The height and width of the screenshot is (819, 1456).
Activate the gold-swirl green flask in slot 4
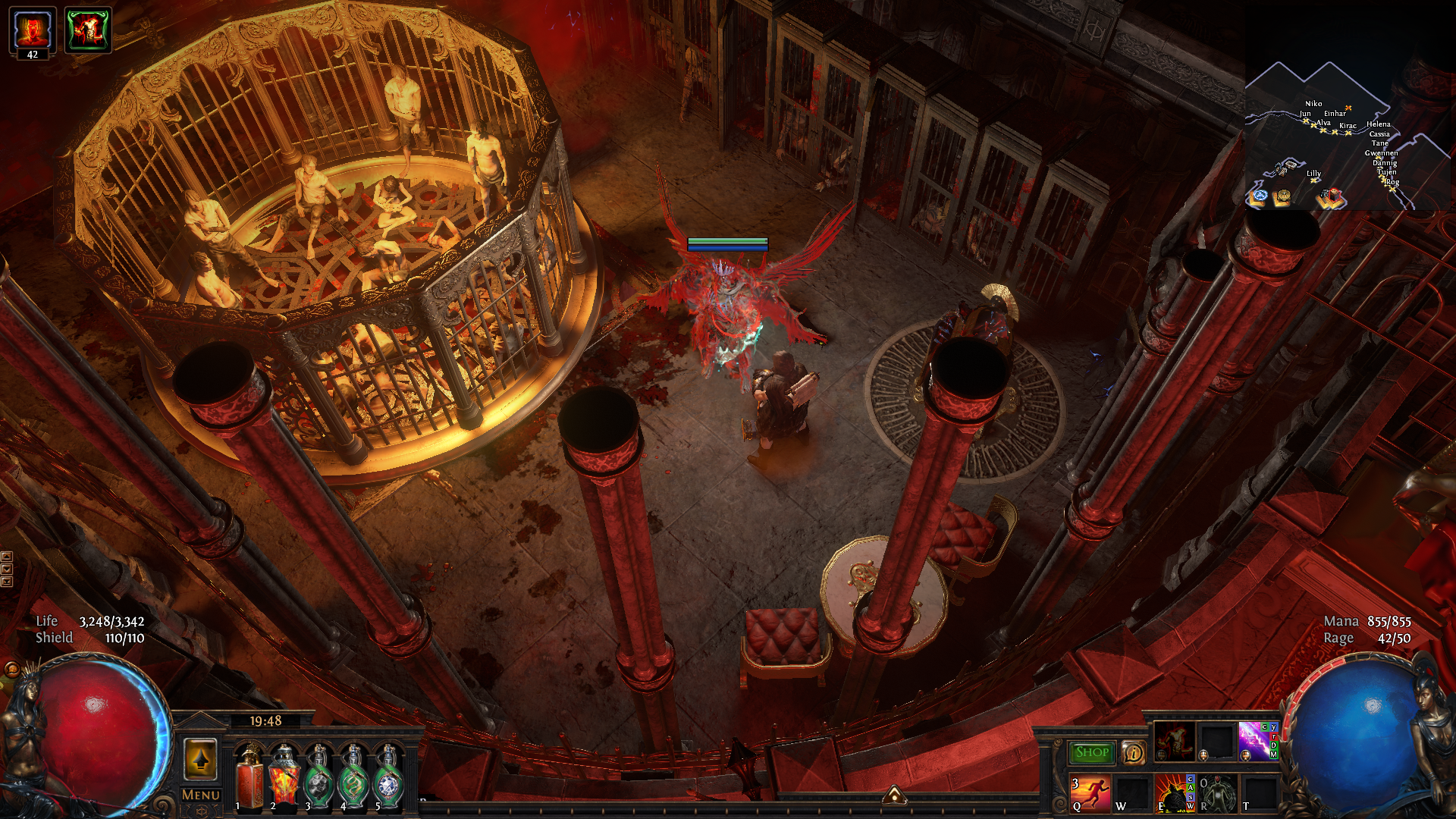353,776
